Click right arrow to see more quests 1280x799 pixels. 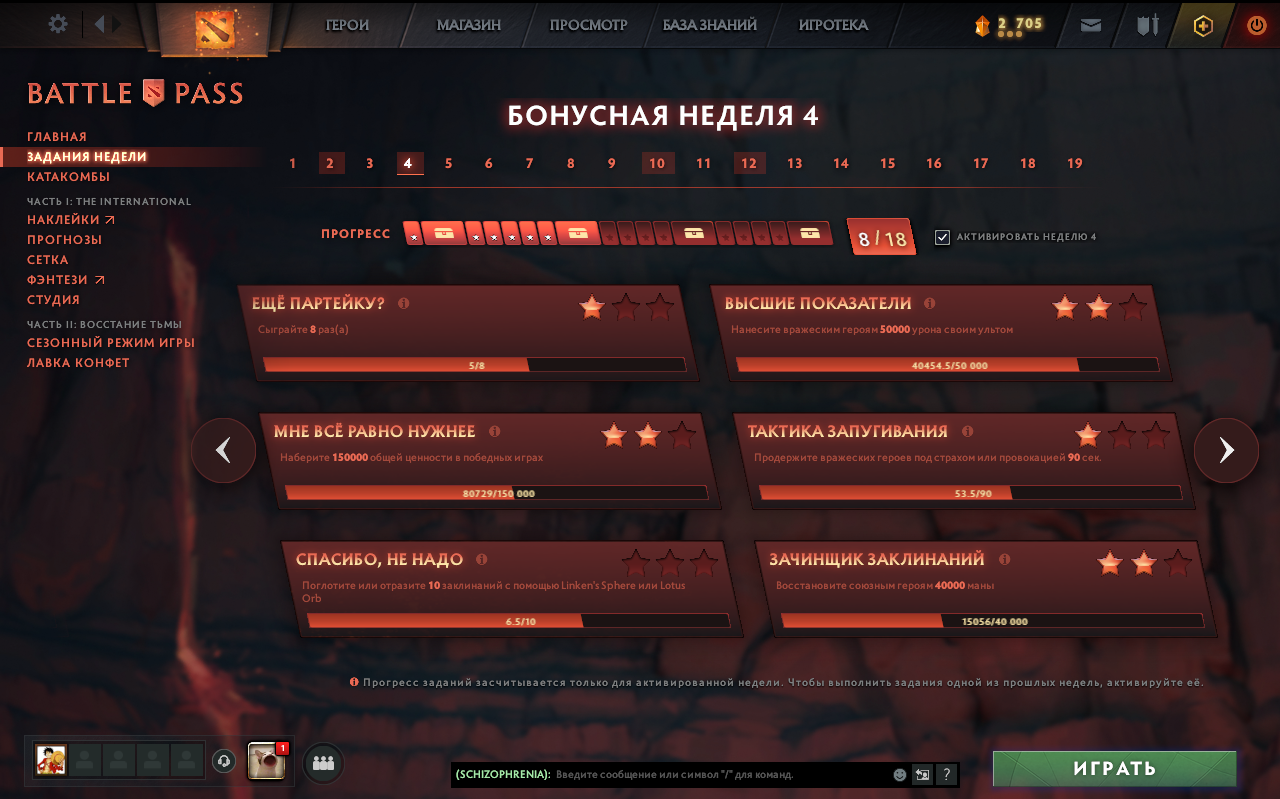pyautogui.click(x=1226, y=450)
